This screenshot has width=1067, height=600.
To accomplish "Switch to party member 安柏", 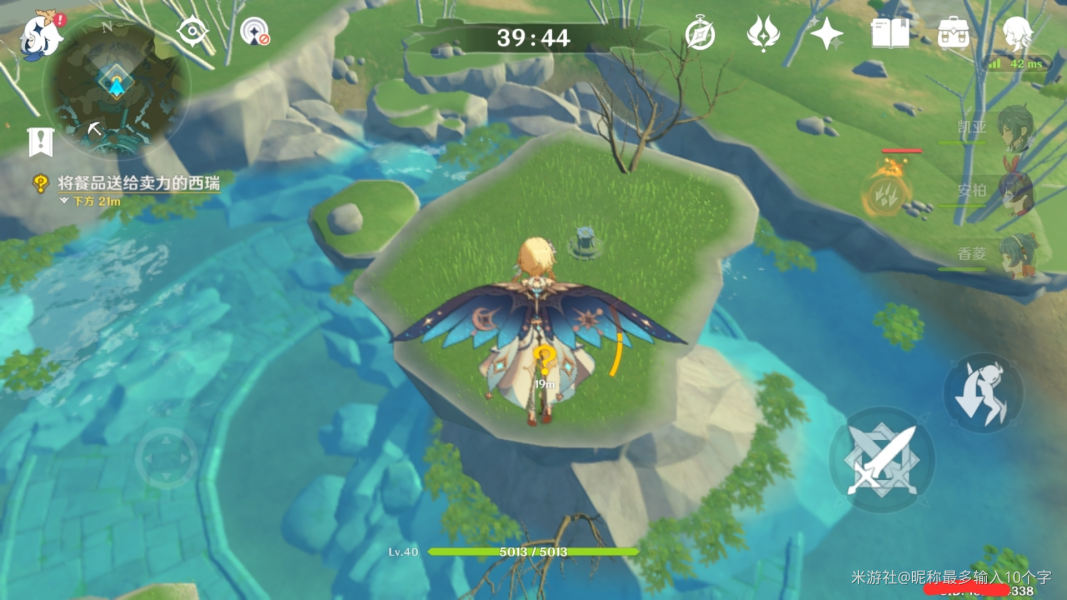I will (x=1014, y=190).
